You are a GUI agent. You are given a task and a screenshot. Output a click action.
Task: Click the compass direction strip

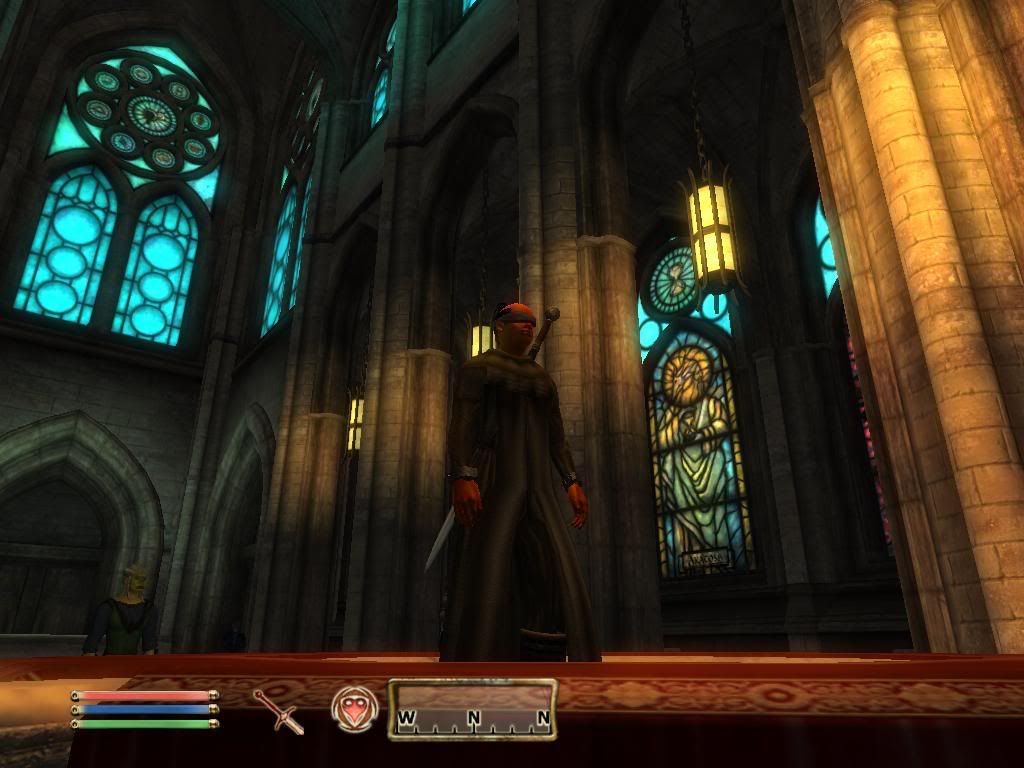(x=472, y=709)
